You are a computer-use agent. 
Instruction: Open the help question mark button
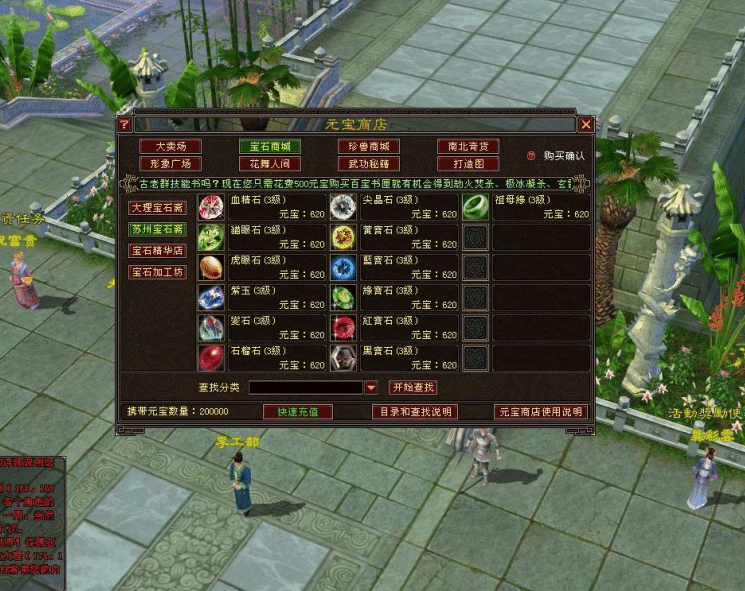pos(124,125)
